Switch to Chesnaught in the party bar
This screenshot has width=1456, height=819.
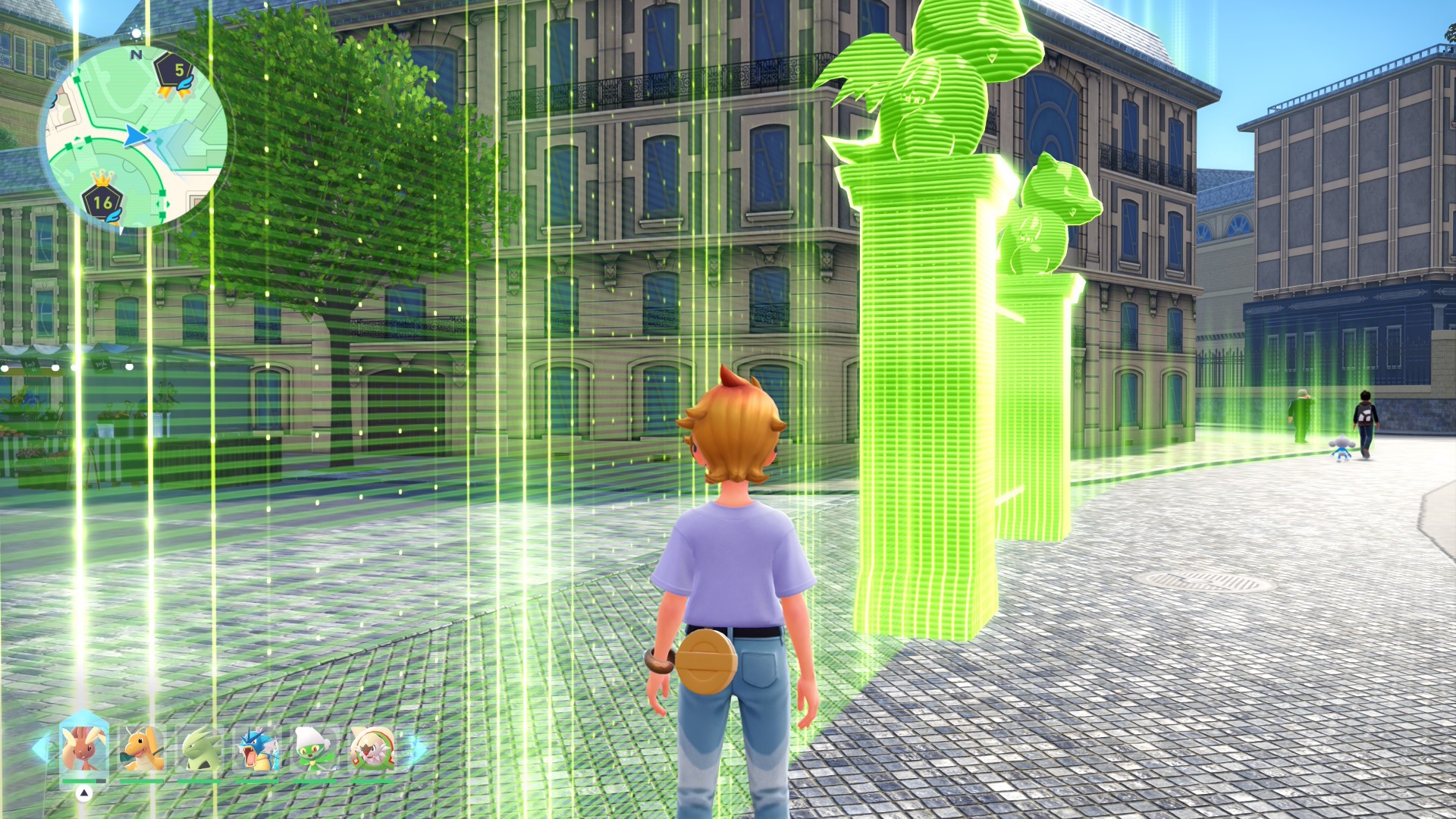372,748
